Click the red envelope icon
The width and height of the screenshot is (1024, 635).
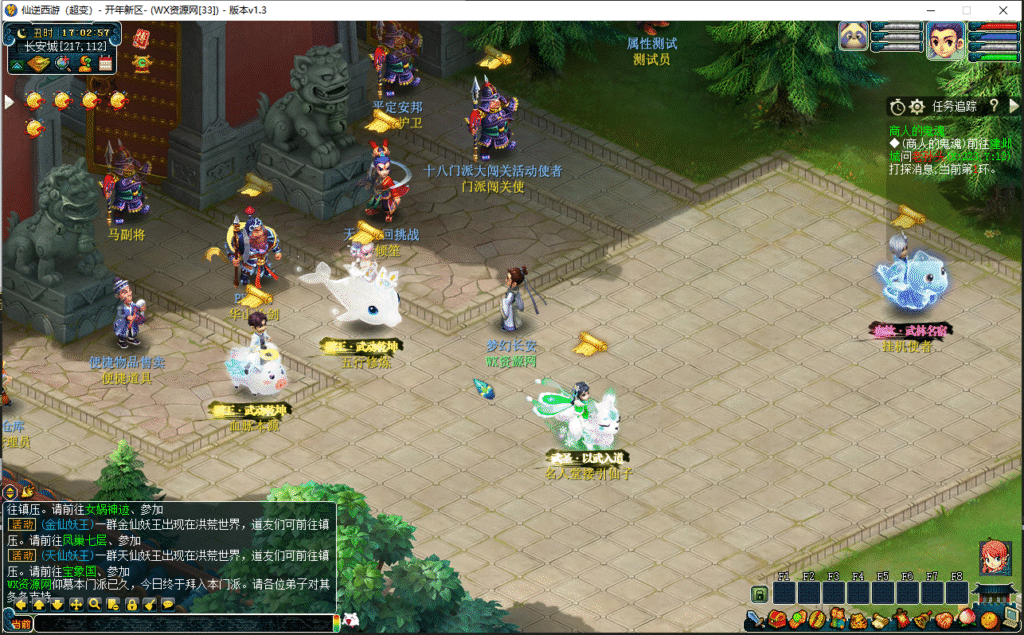(141, 38)
